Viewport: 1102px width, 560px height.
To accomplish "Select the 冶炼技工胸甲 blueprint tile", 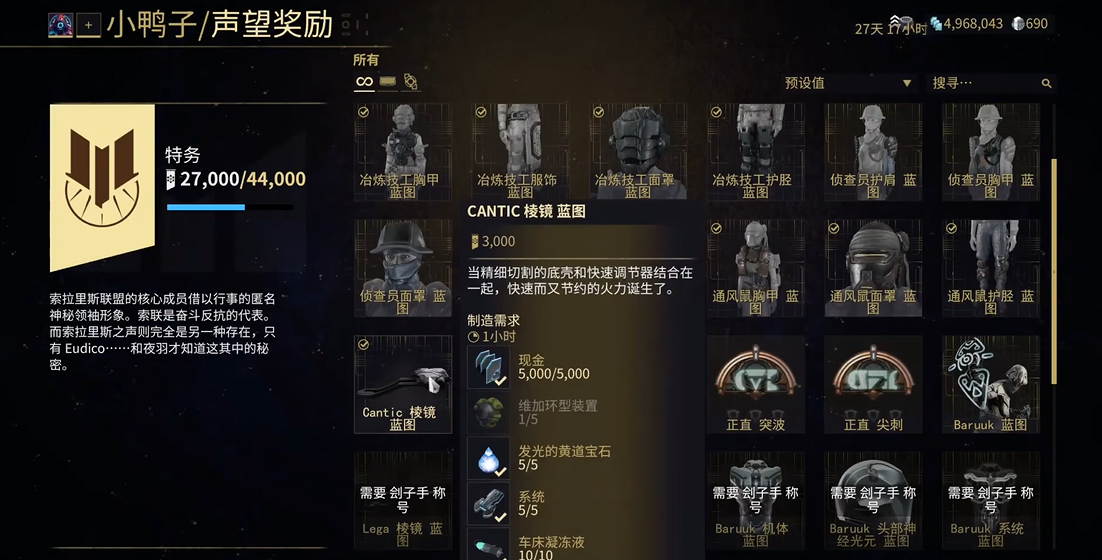I will tap(402, 150).
